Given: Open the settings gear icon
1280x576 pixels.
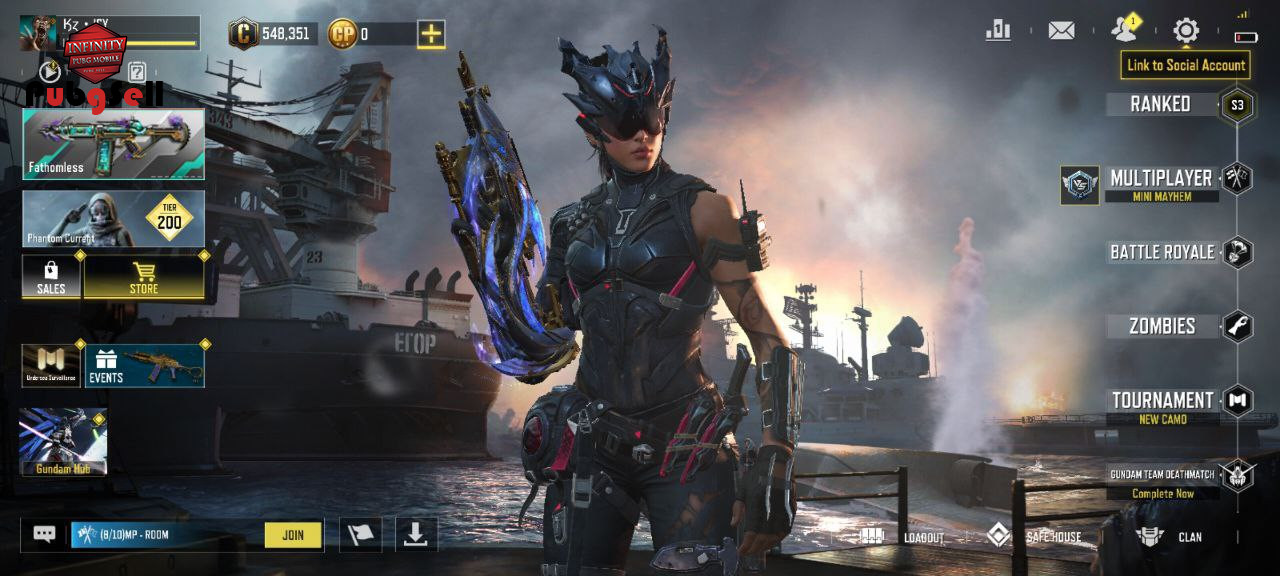Looking at the screenshot, I should [1186, 31].
